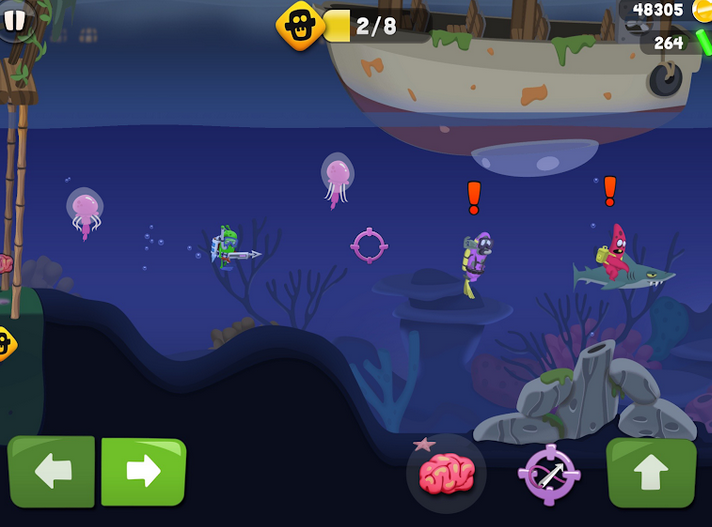
Task: Throw the pink brain bait
Action: point(446,473)
